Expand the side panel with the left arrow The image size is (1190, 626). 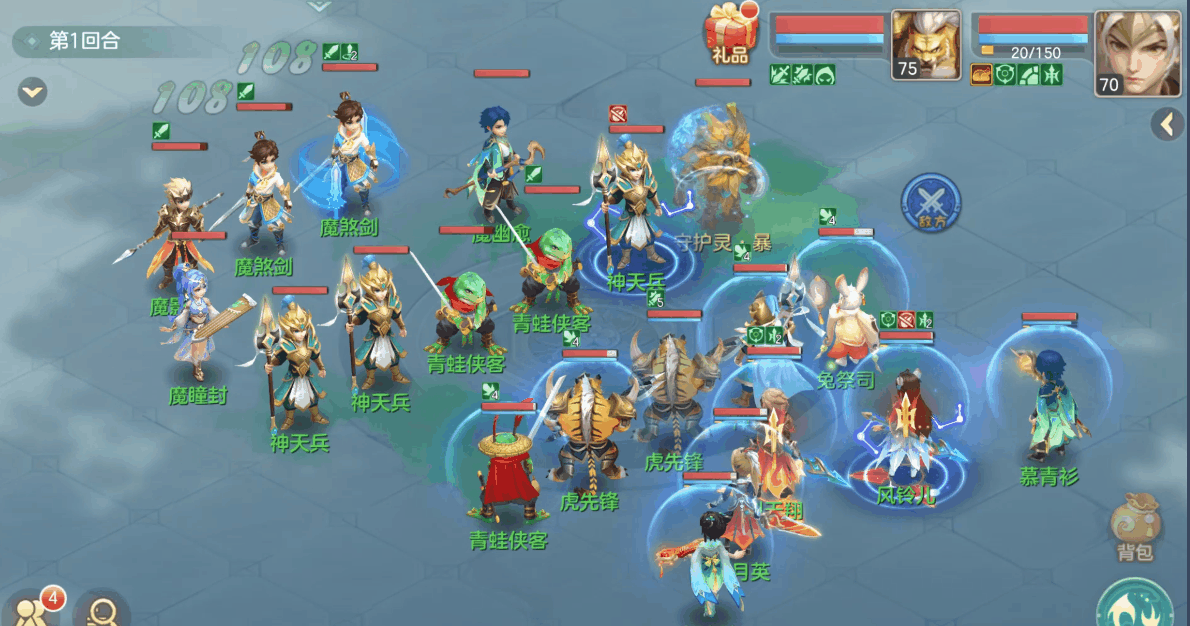1166,124
